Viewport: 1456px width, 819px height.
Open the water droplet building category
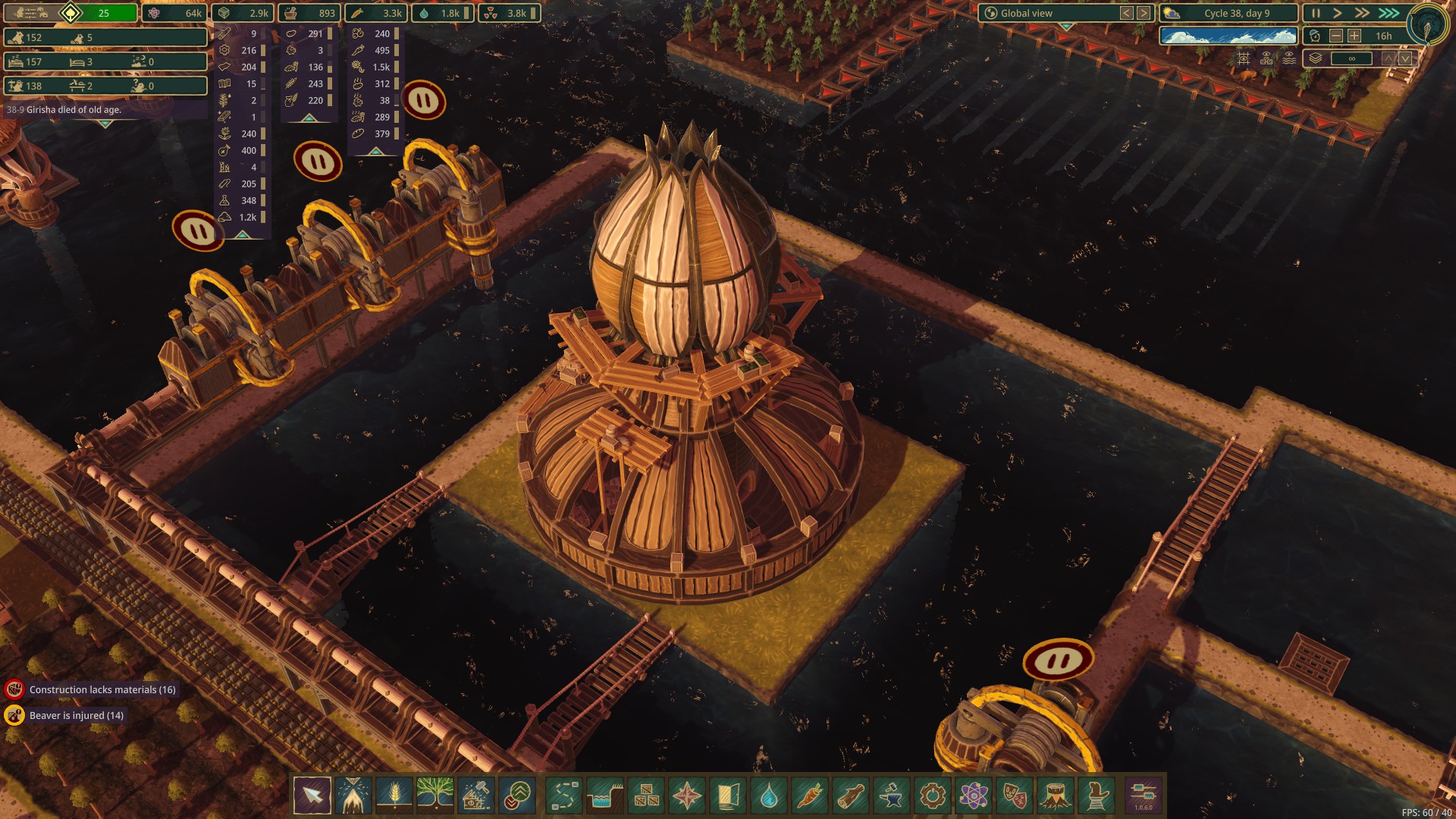(769, 796)
